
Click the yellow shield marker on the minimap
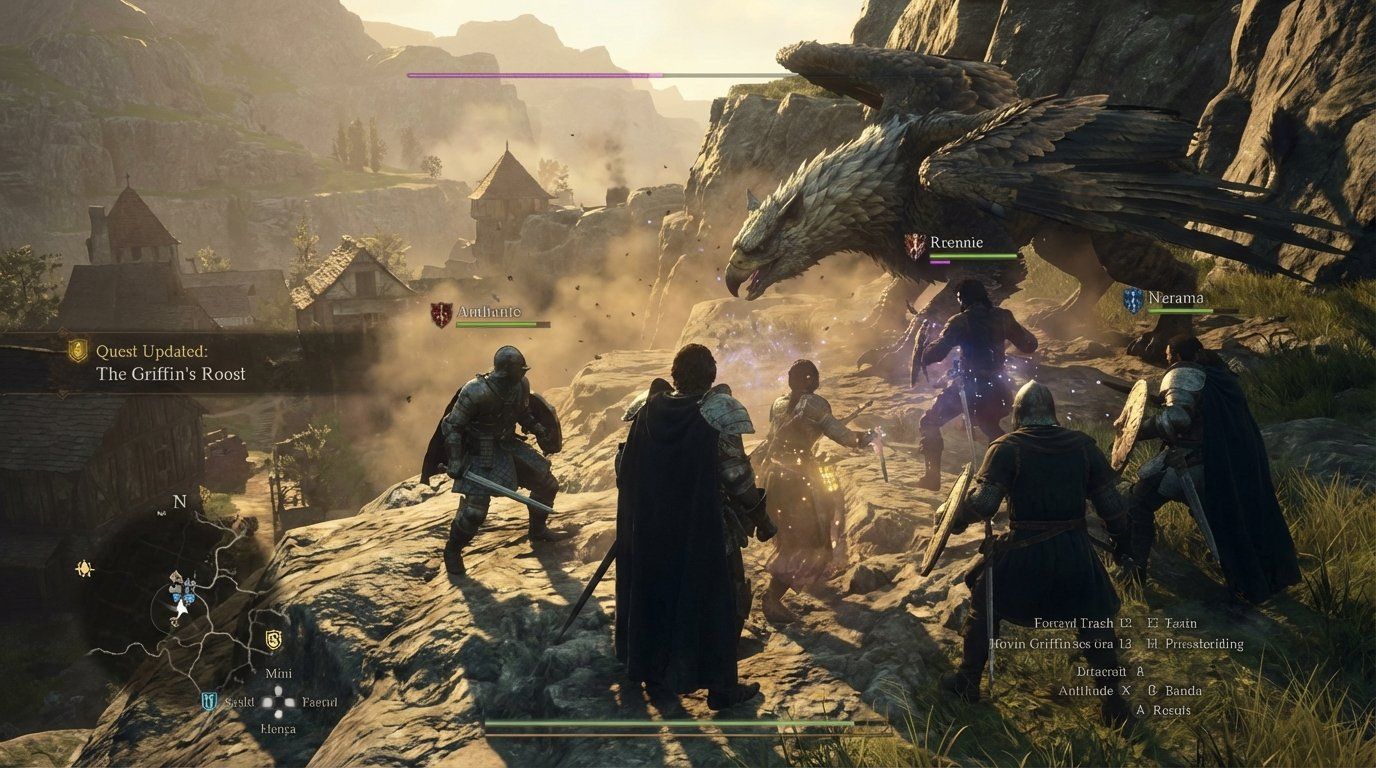click(272, 638)
